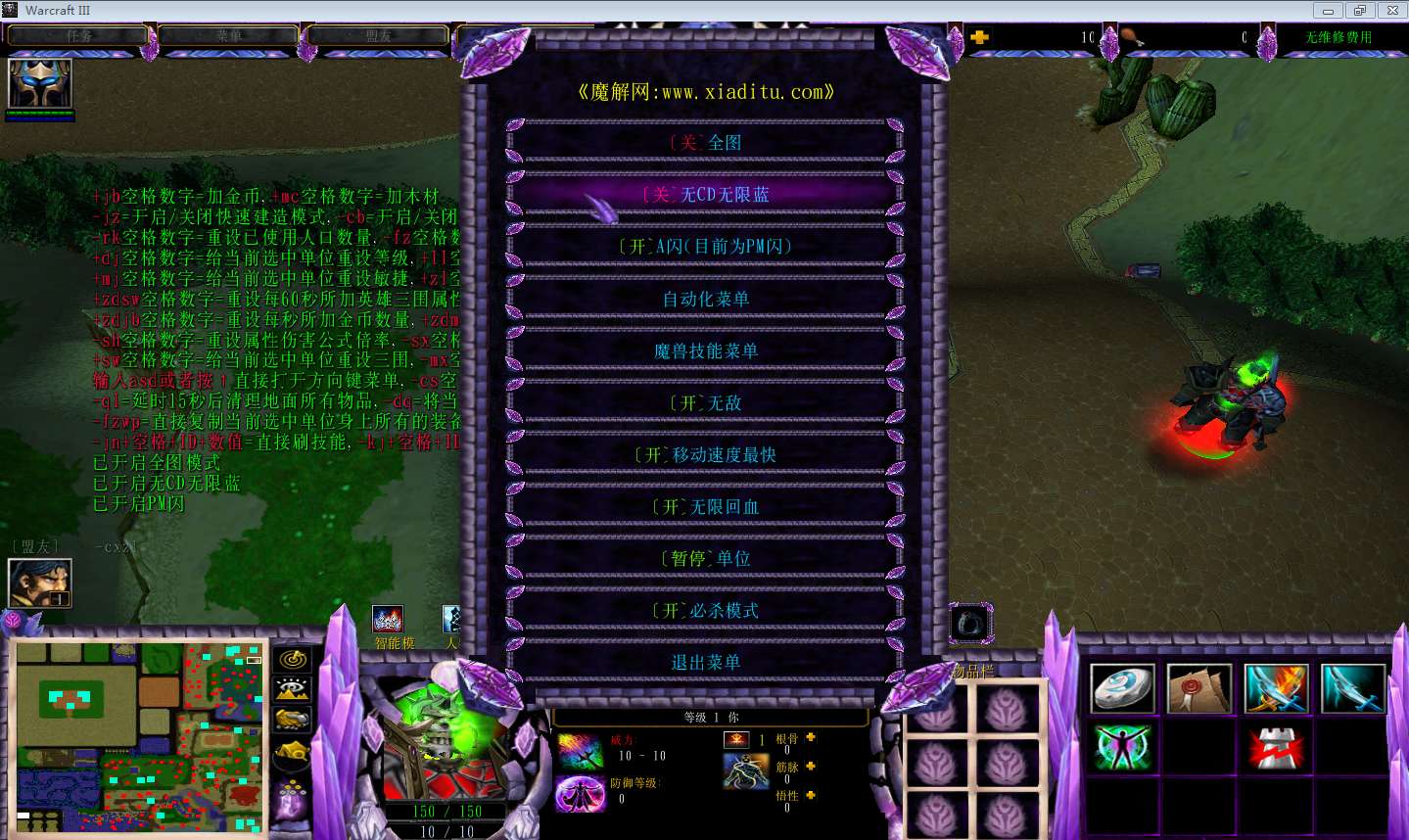Image resolution: width=1409 pixels, height=840 pixels.
Task: Open the 任务 quests button
Action: [78, 36]
